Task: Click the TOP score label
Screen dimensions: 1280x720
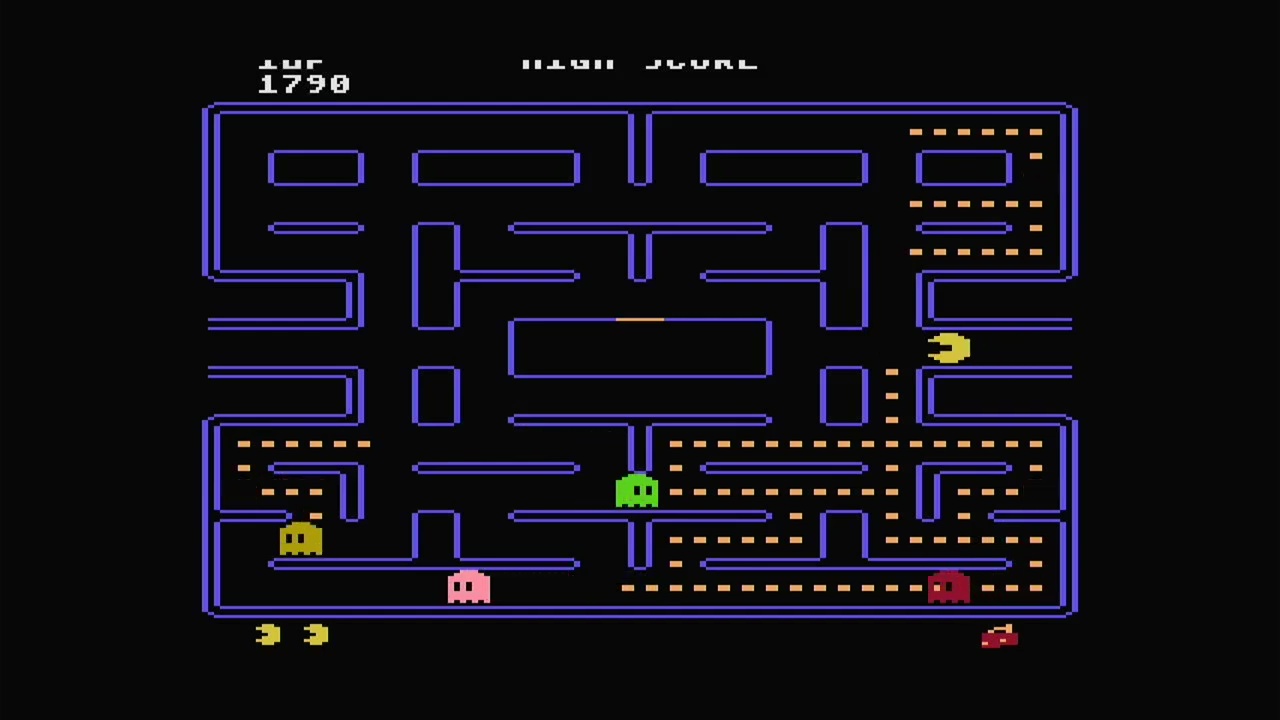Action: [x=291, y=60]
